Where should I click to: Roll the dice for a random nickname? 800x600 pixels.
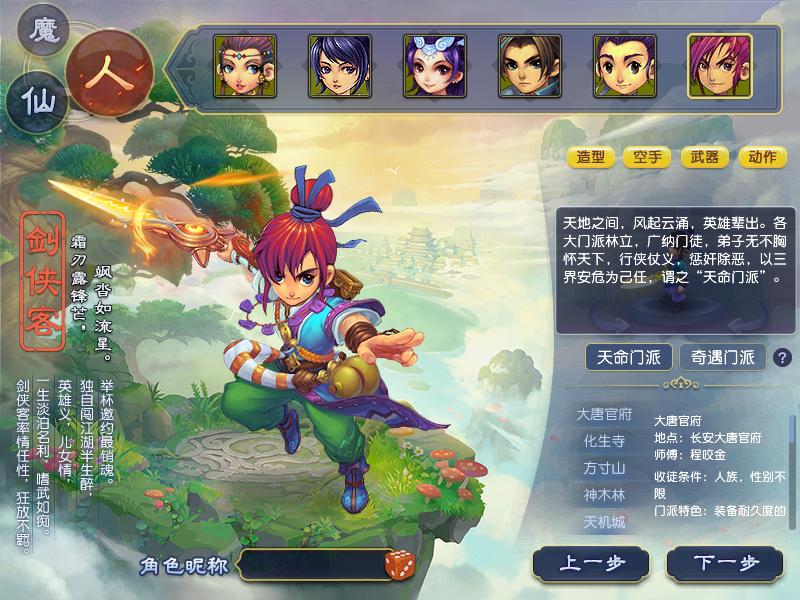tap(400, 564)
